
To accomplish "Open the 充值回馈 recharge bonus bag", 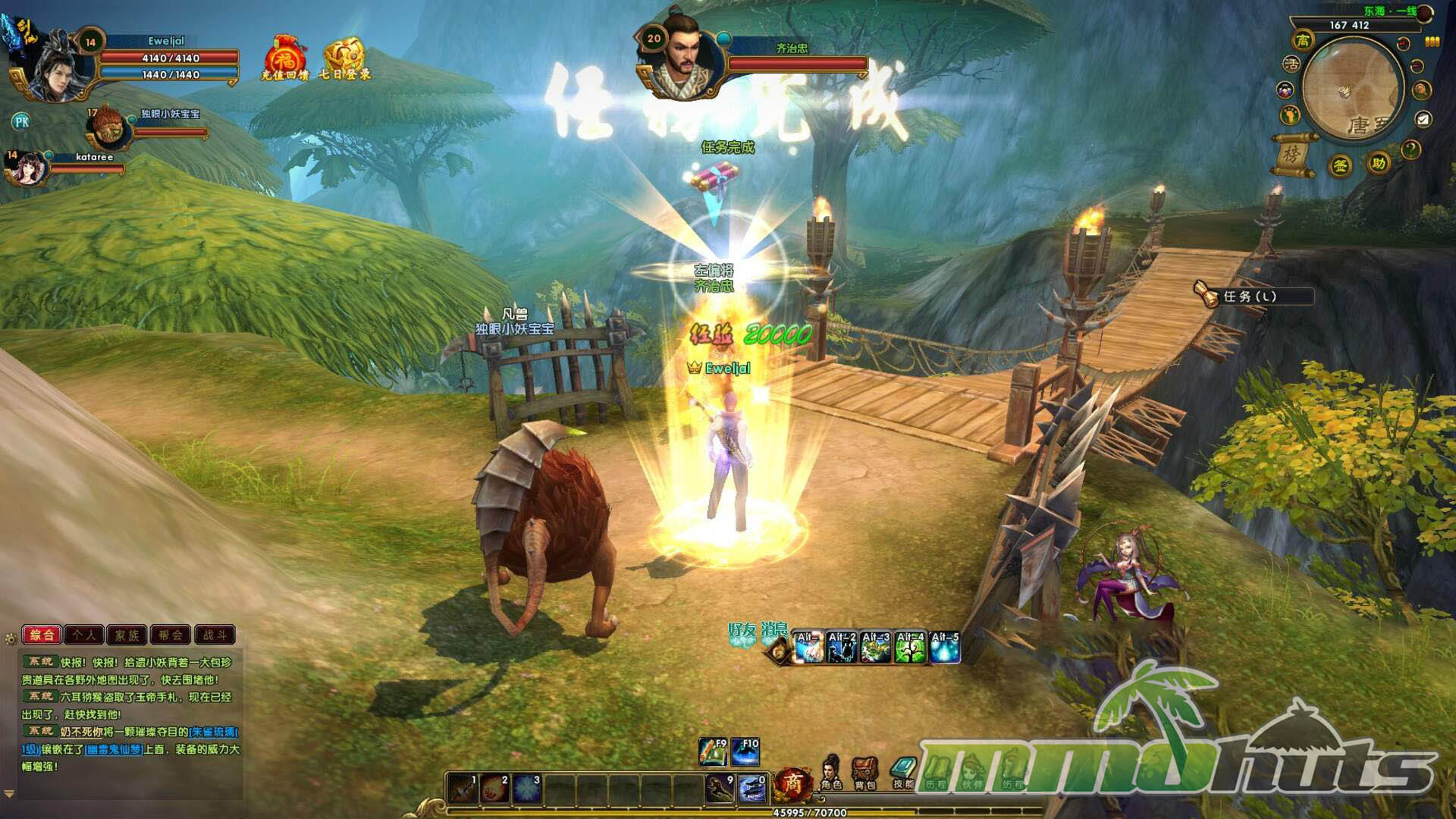I will tap(284, 58).
